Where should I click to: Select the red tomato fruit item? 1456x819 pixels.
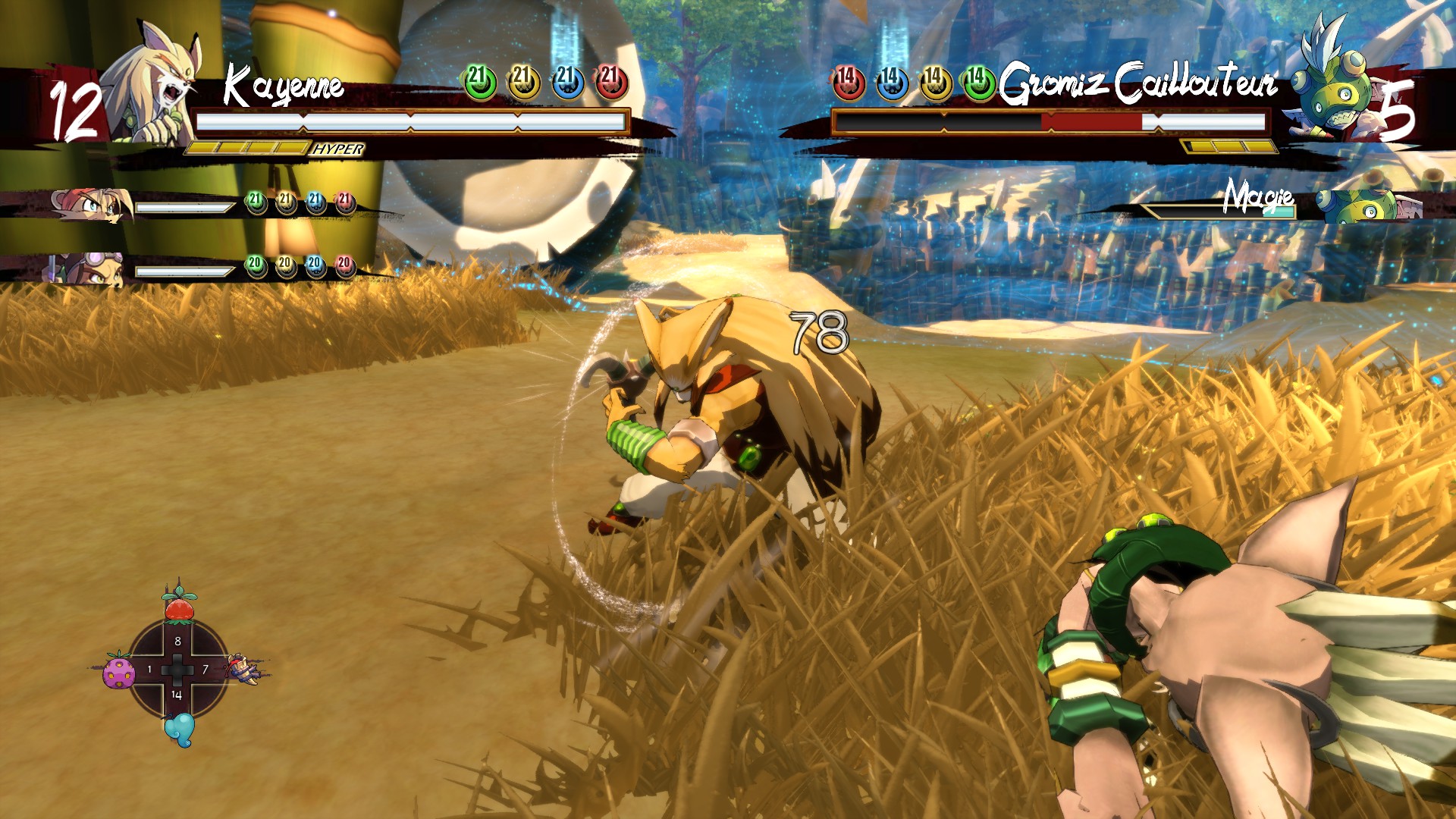pos(180,606)
